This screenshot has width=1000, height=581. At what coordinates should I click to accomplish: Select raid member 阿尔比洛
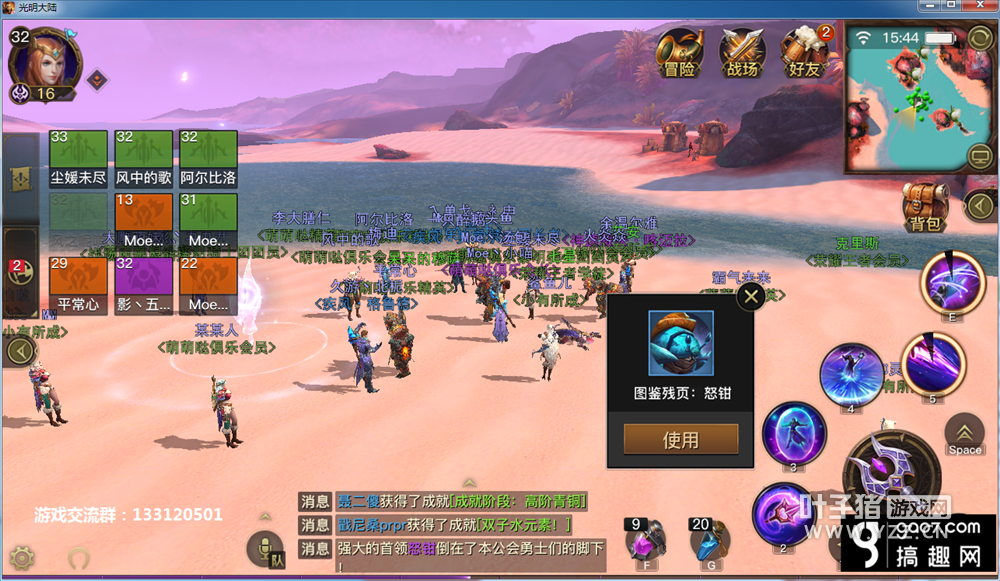(x=208, y=159)
